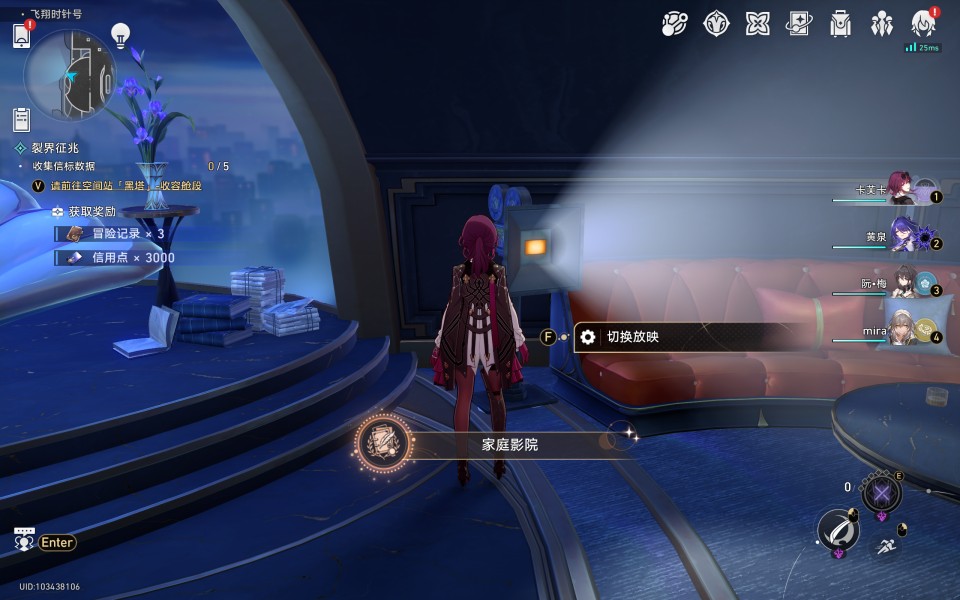Open the mission clipboard icon

tap(22, 120)
